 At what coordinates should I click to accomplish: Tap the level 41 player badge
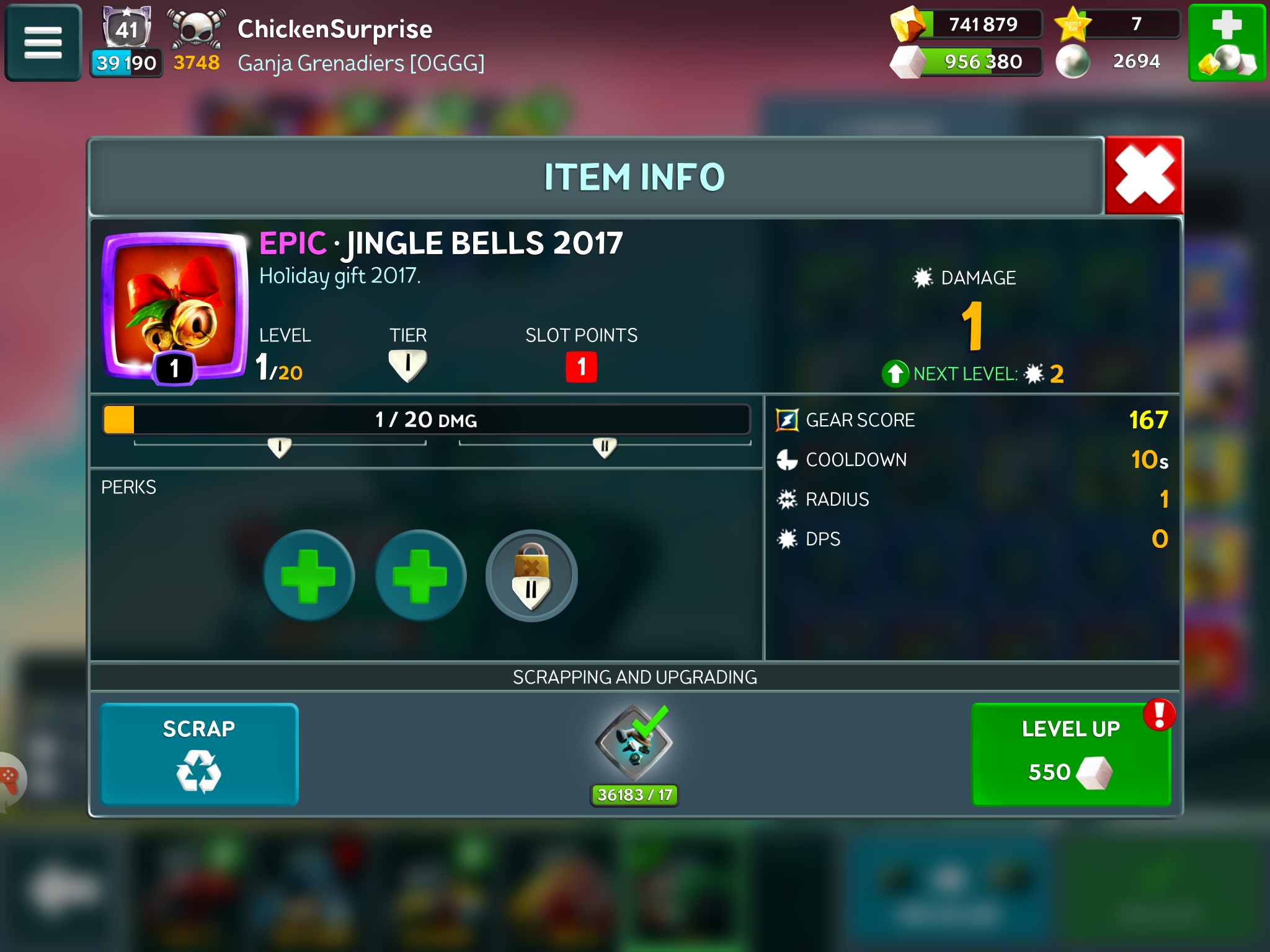tap(127, 29)
